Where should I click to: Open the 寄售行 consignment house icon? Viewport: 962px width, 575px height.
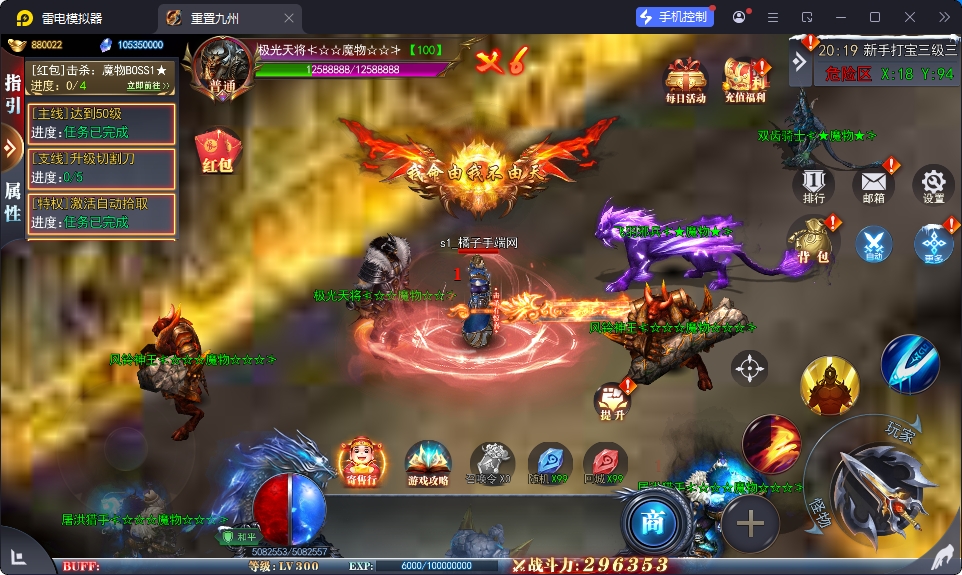tap(360, 463)
